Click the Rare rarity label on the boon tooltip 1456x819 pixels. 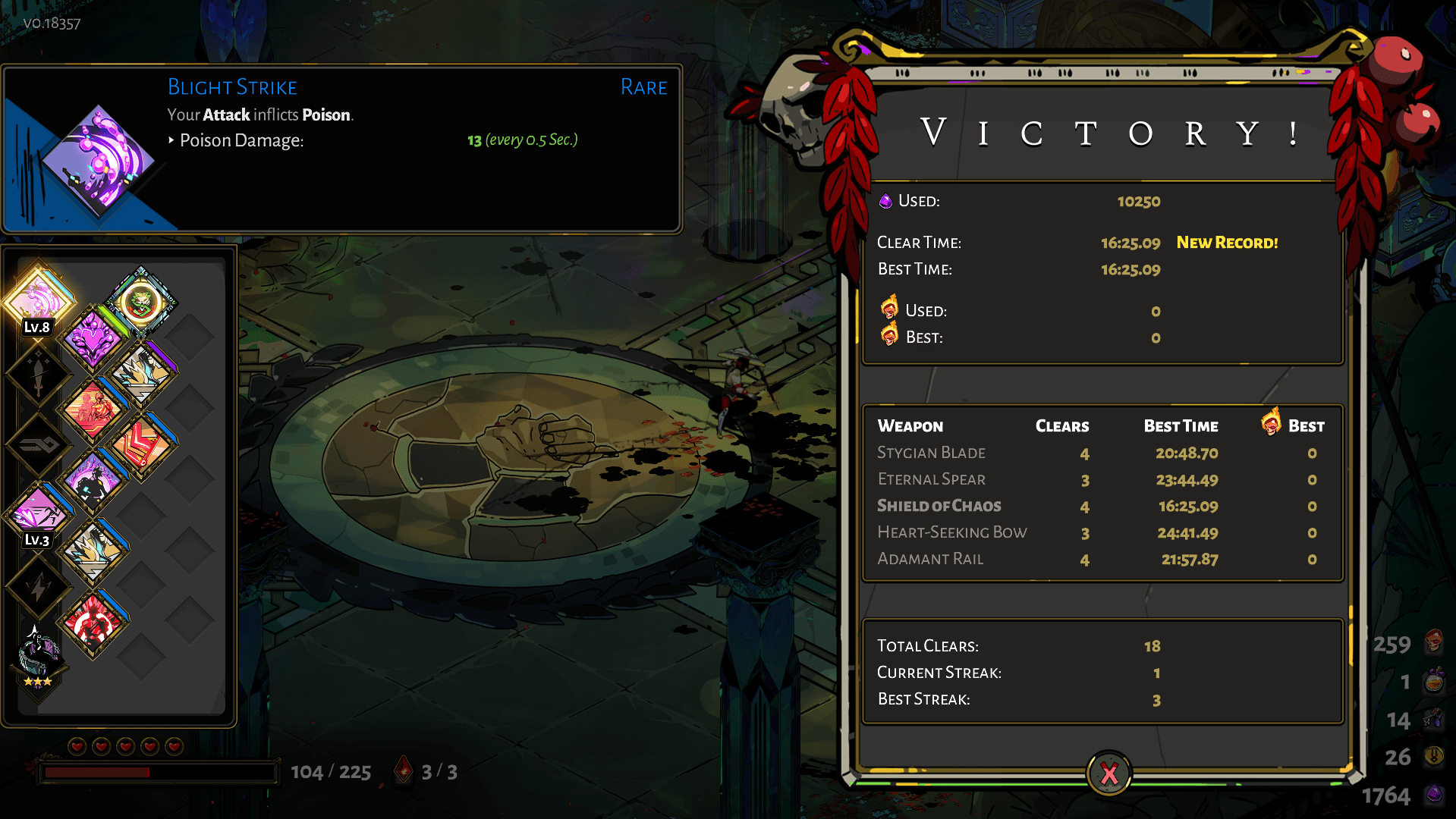pyautogui.click(x=643, y=86)
